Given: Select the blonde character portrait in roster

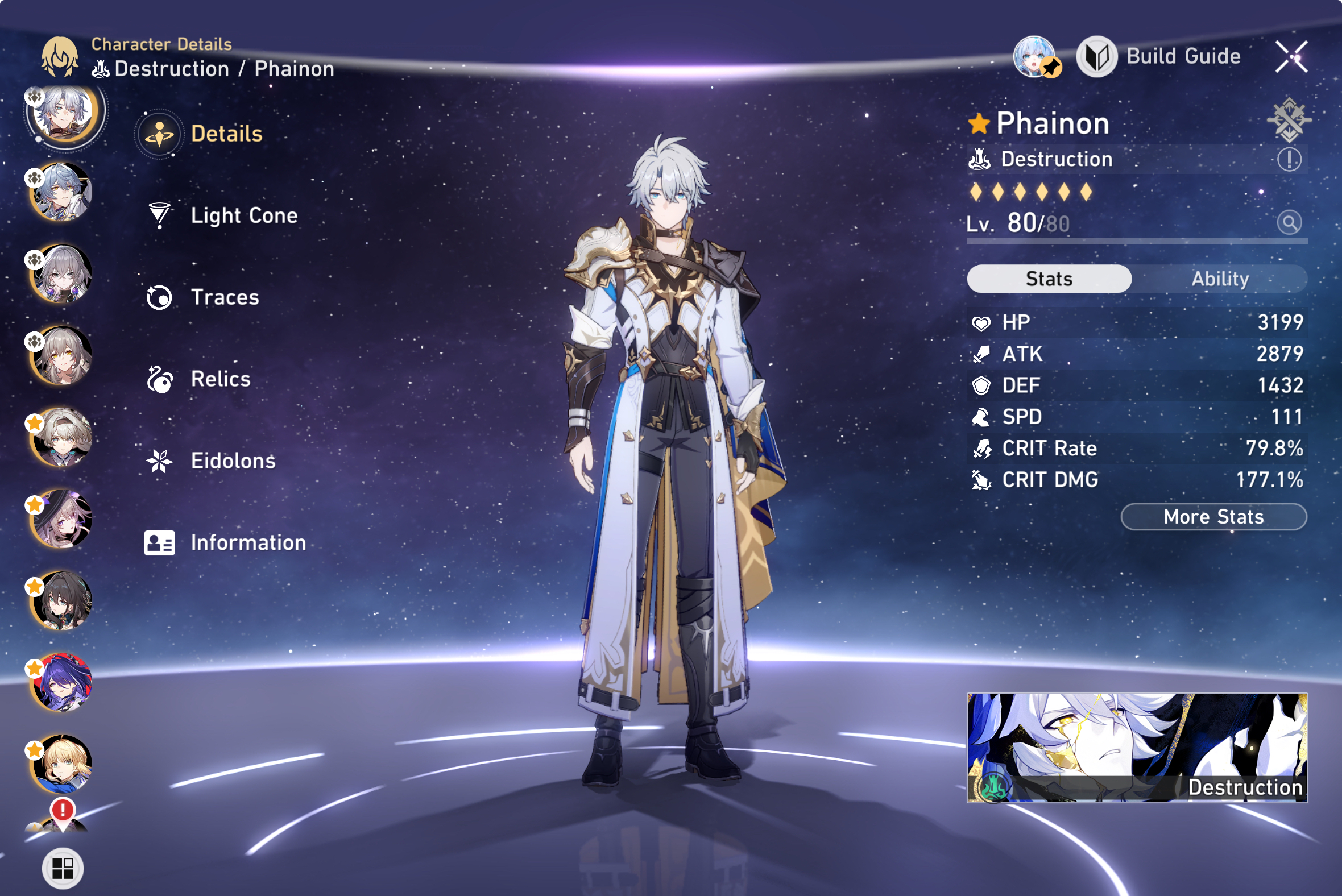Looking at the screenshot, I should coord(62,764).
